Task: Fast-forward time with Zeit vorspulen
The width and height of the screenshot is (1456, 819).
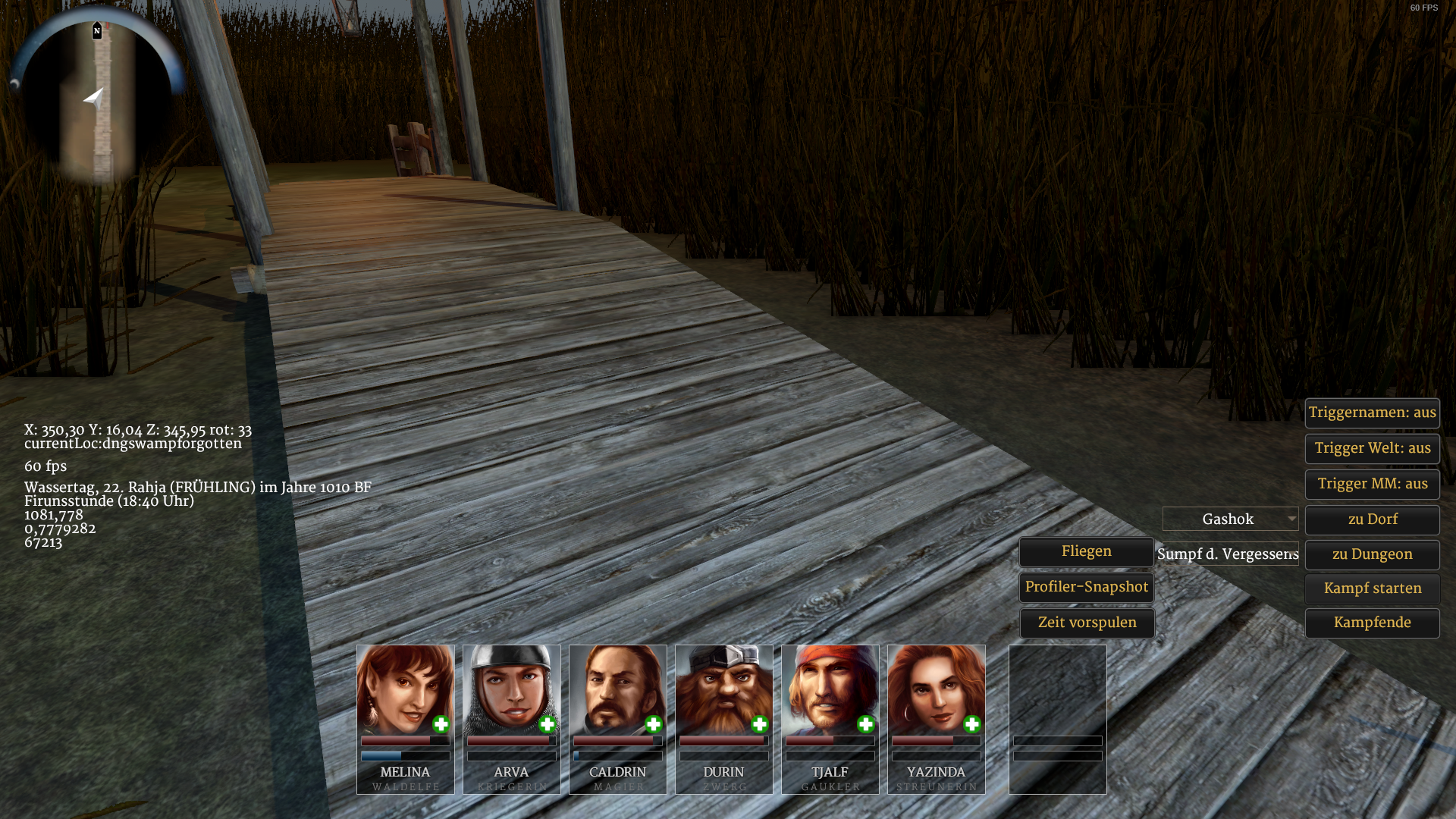Action: tap(1086, 623)
